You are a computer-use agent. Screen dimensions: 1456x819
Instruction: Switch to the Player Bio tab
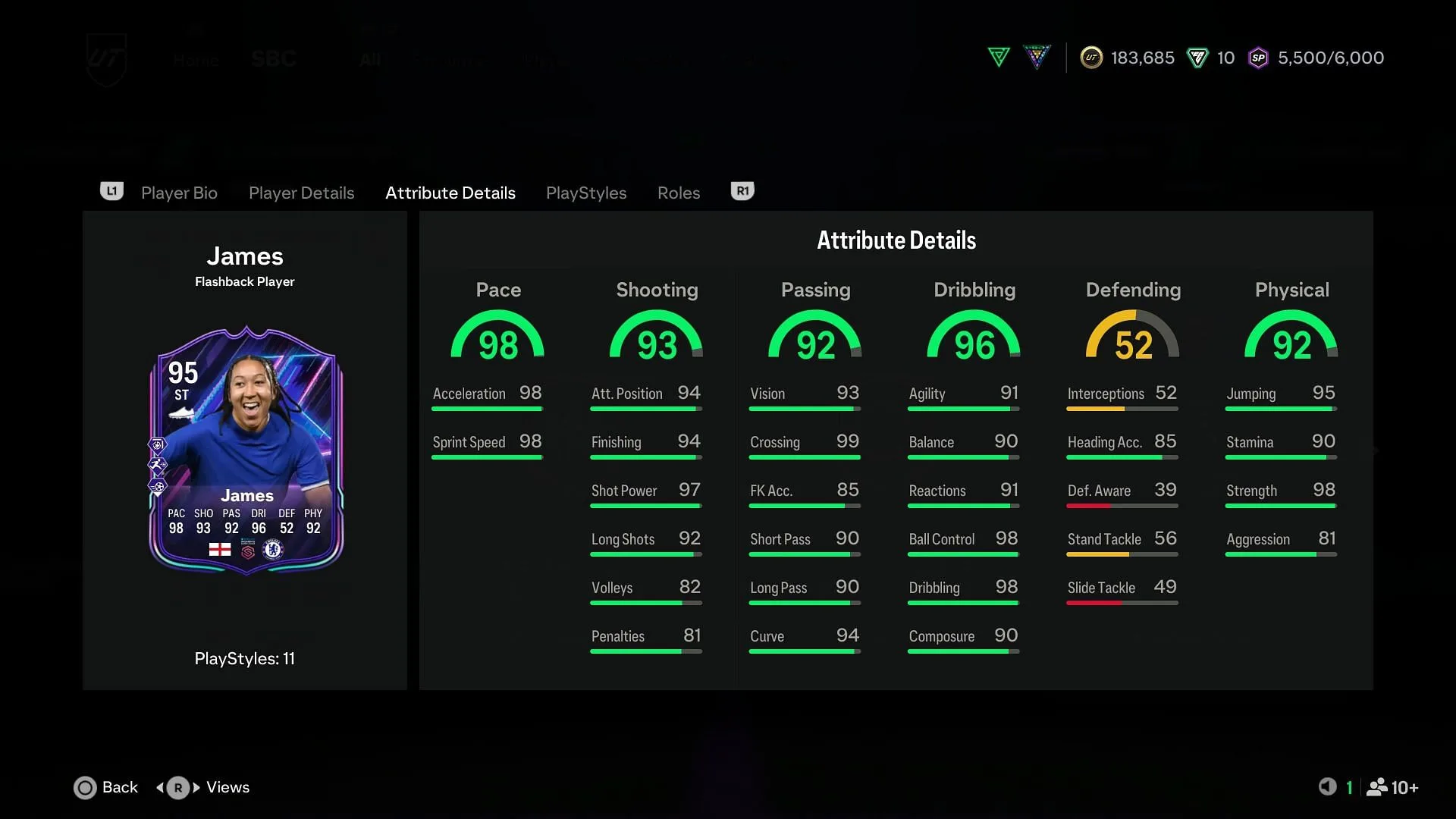pos(179,193)
